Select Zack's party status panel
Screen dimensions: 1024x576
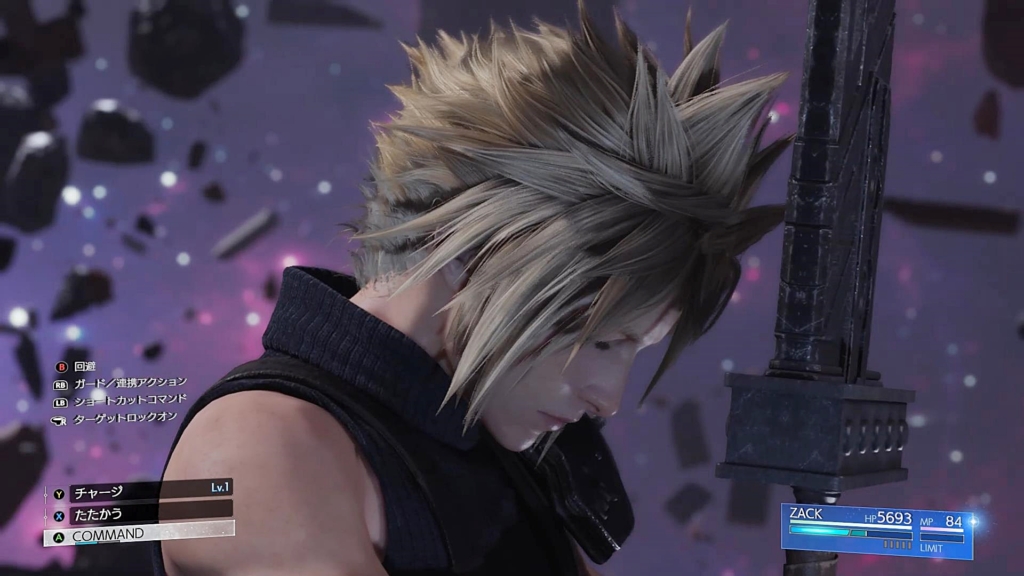pos(876,531)
